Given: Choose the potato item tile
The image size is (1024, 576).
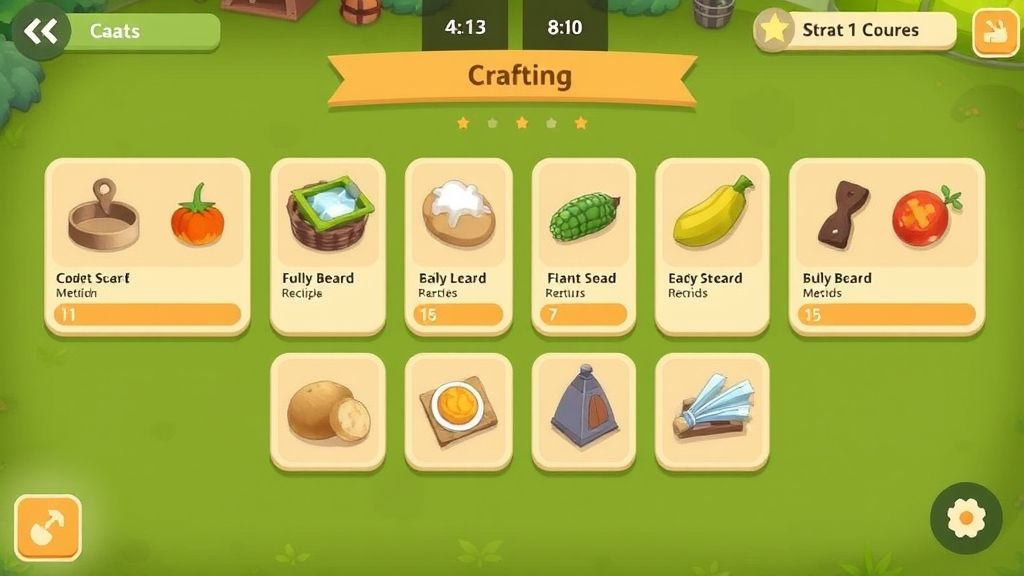Looking at the screenshot, I should pos(327,411).
